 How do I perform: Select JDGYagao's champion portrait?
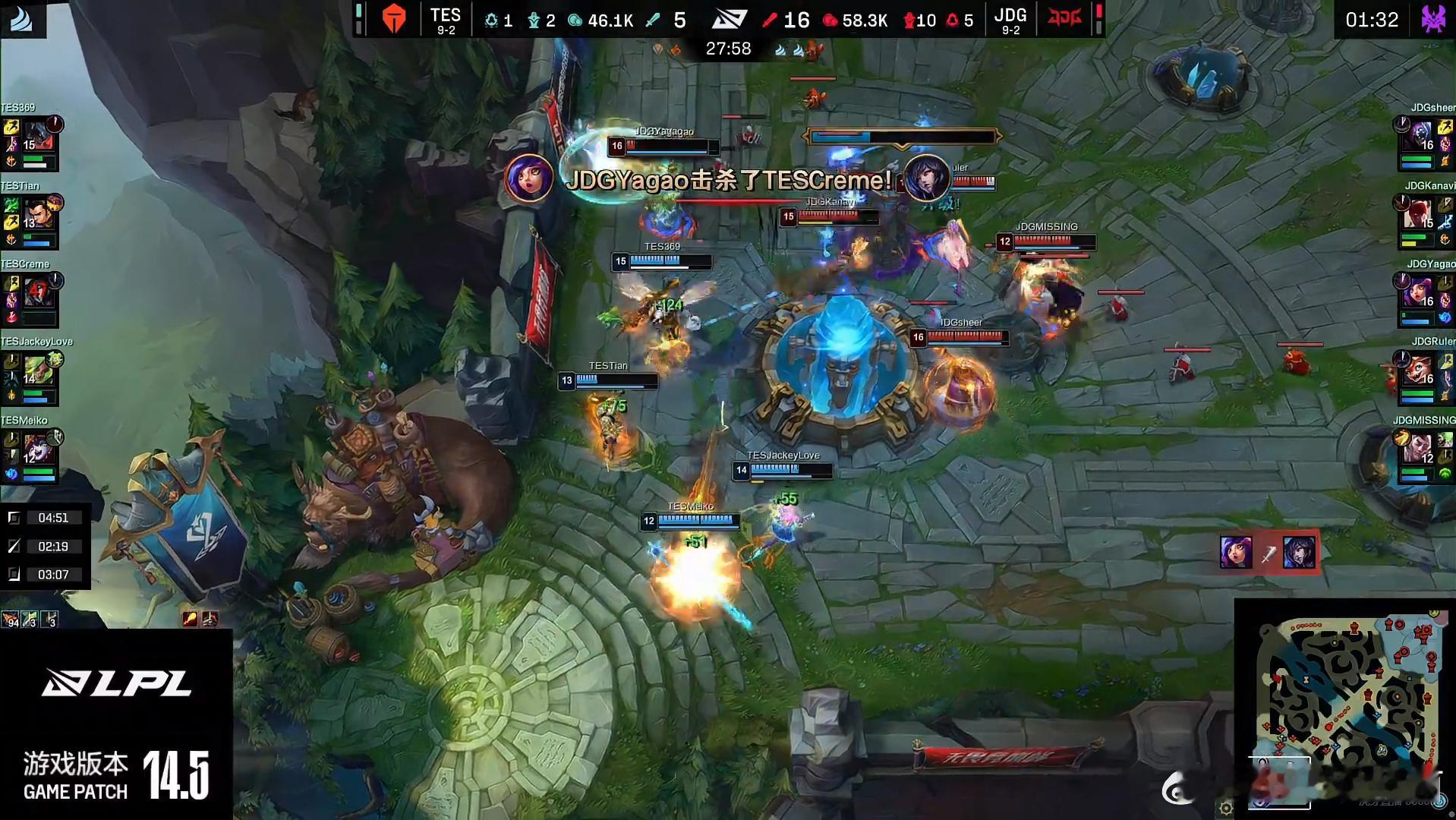tap(1419, 292)
